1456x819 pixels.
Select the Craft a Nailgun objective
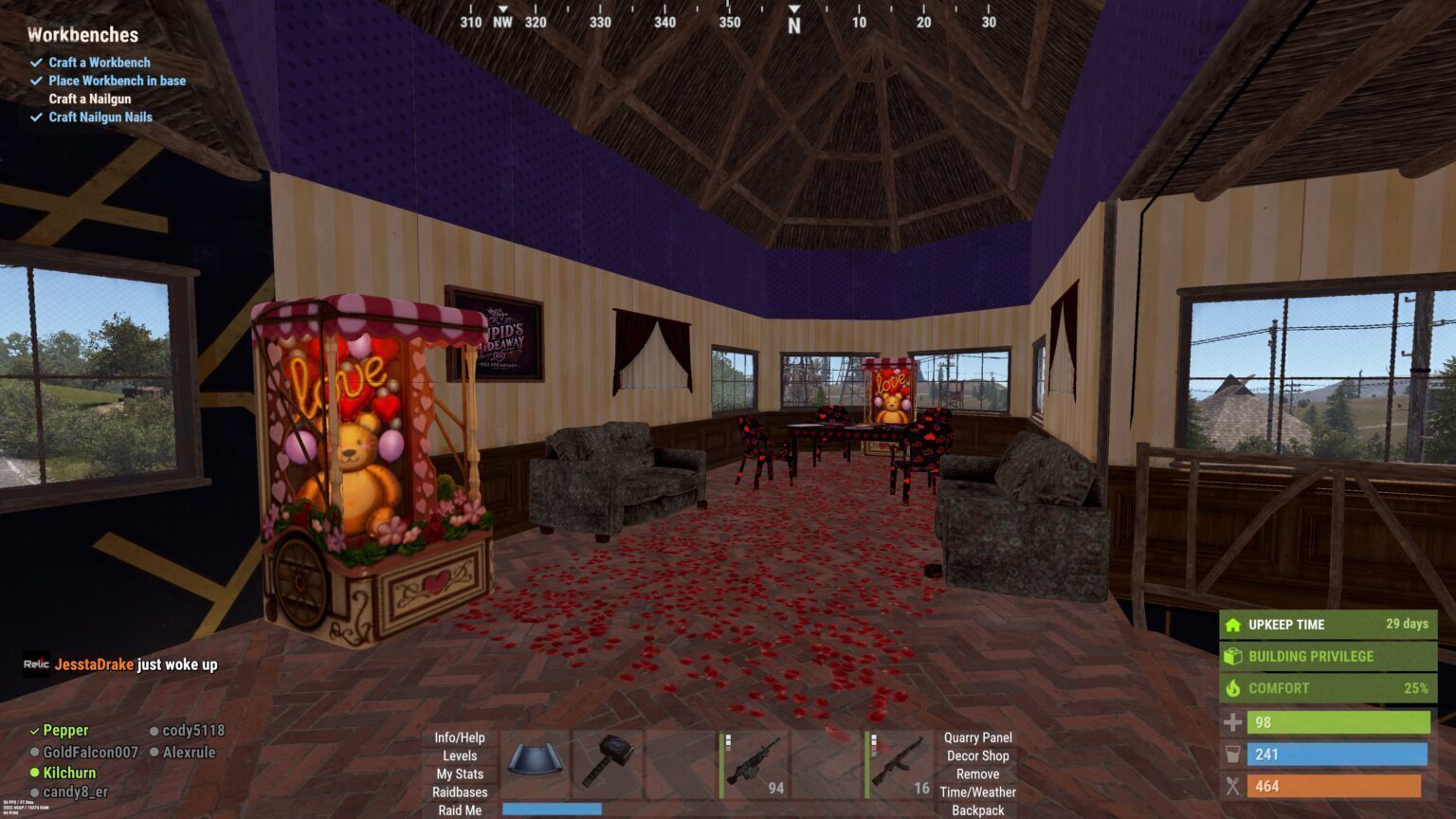[x=90, y=99]
